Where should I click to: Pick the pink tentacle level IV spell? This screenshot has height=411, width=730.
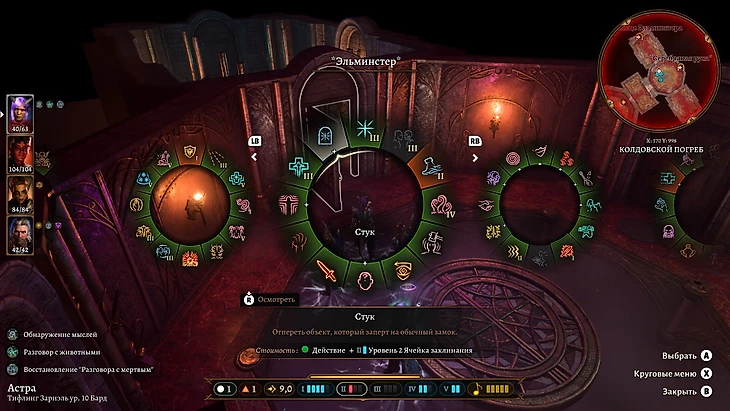tap(440, 205)
